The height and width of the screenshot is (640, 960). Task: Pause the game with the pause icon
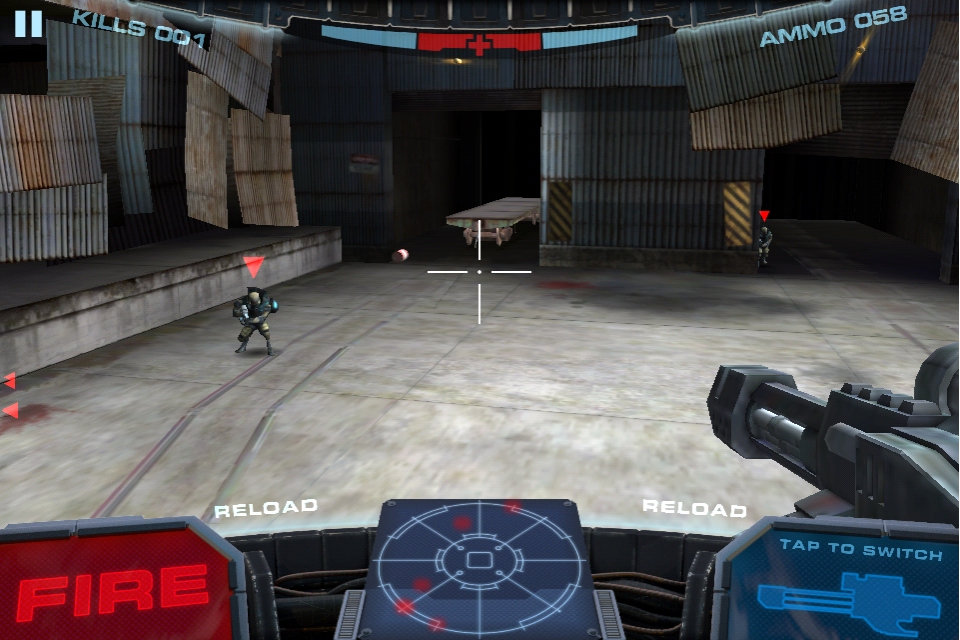coord(28,23)
